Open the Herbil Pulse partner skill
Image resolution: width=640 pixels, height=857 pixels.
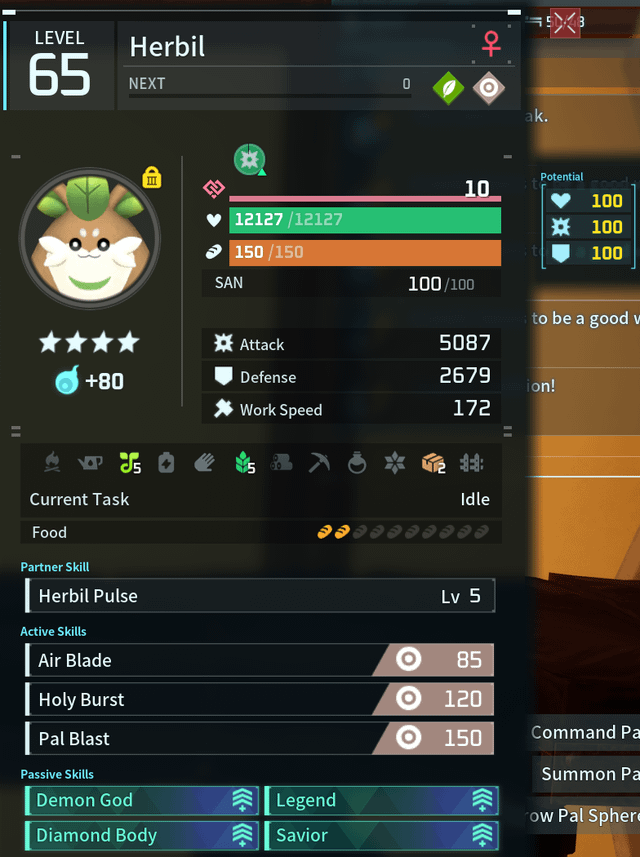pos(259,596)
